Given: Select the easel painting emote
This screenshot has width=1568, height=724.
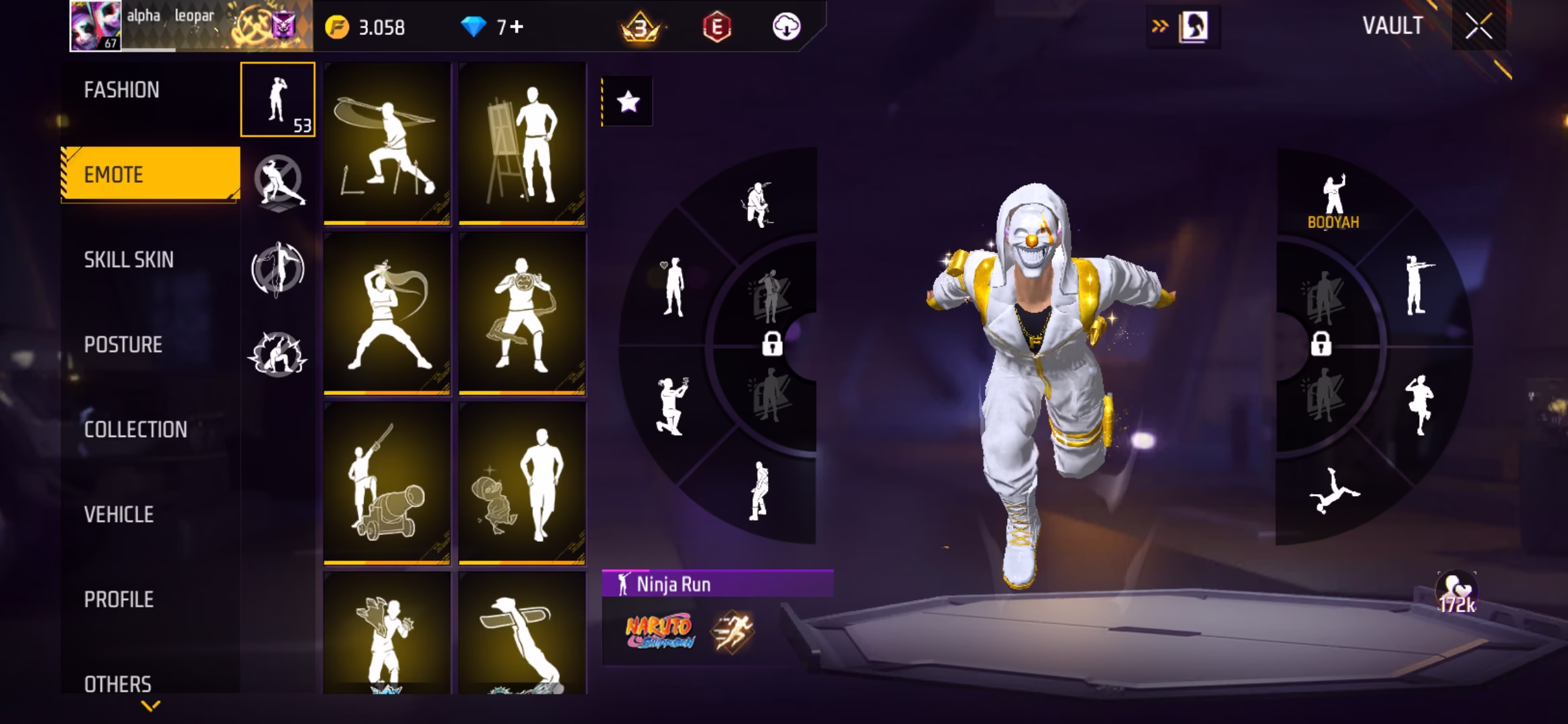Looking at the screenshot, I should [x=522, y=143].
